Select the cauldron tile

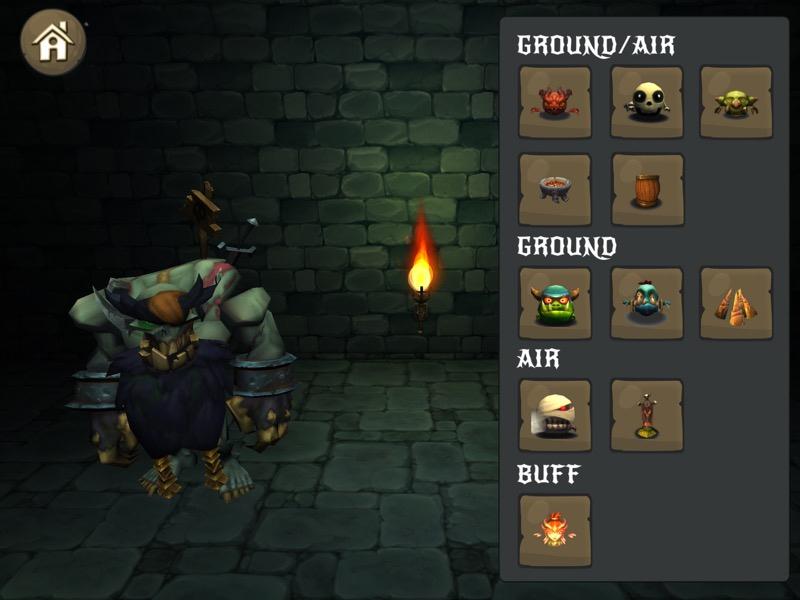click(x=555, y=189)
